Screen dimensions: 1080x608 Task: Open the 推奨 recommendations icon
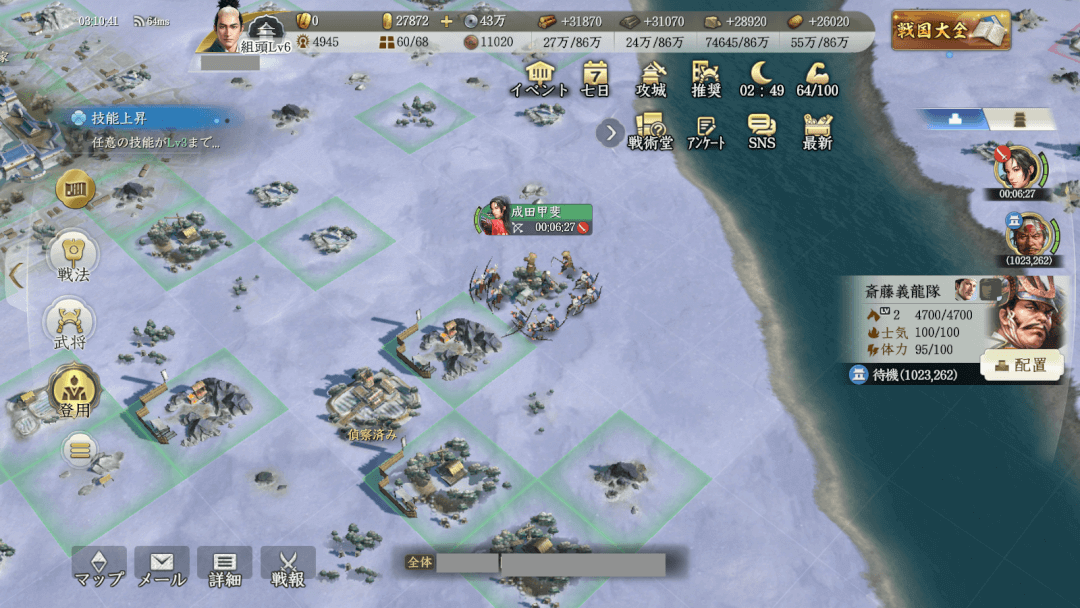706,78
